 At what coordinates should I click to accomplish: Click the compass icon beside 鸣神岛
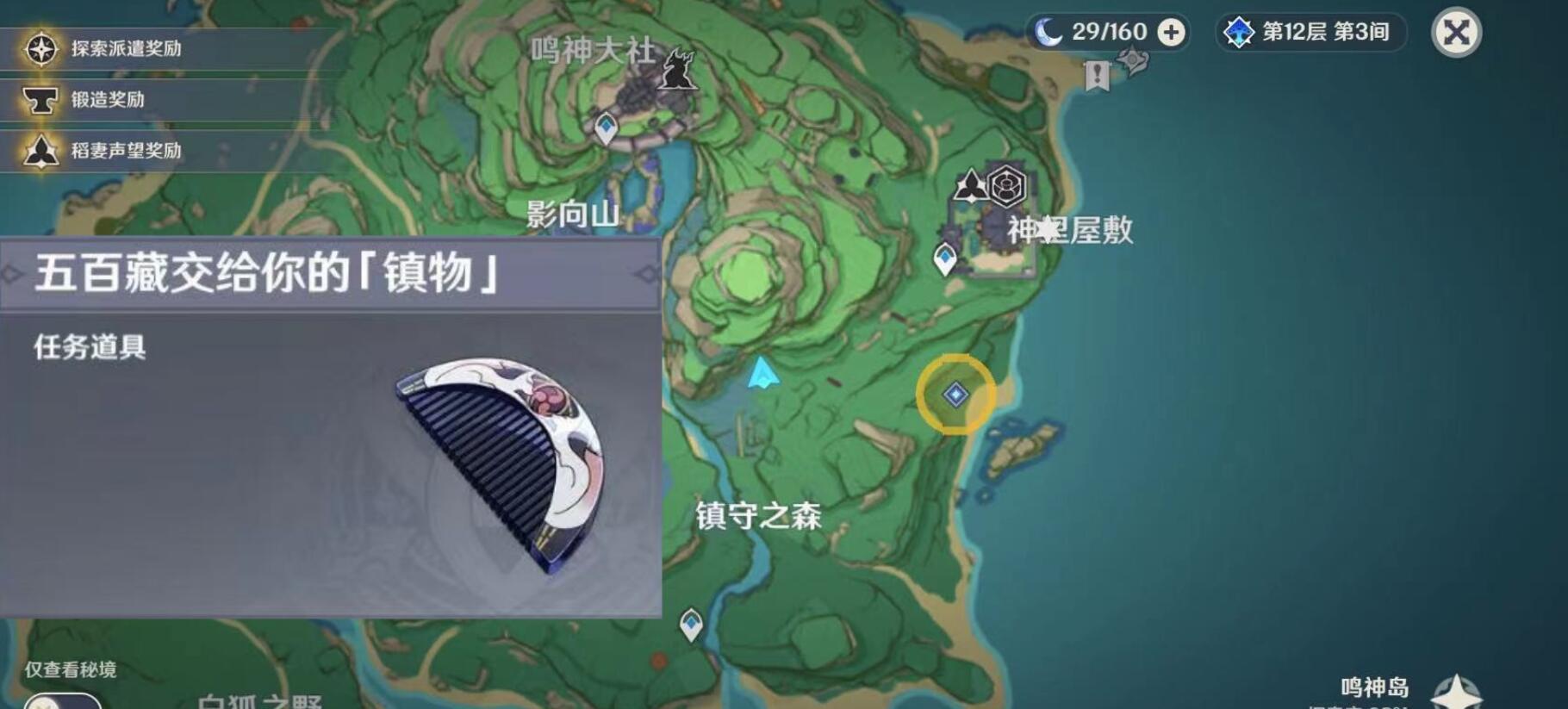click(1456, 688)
